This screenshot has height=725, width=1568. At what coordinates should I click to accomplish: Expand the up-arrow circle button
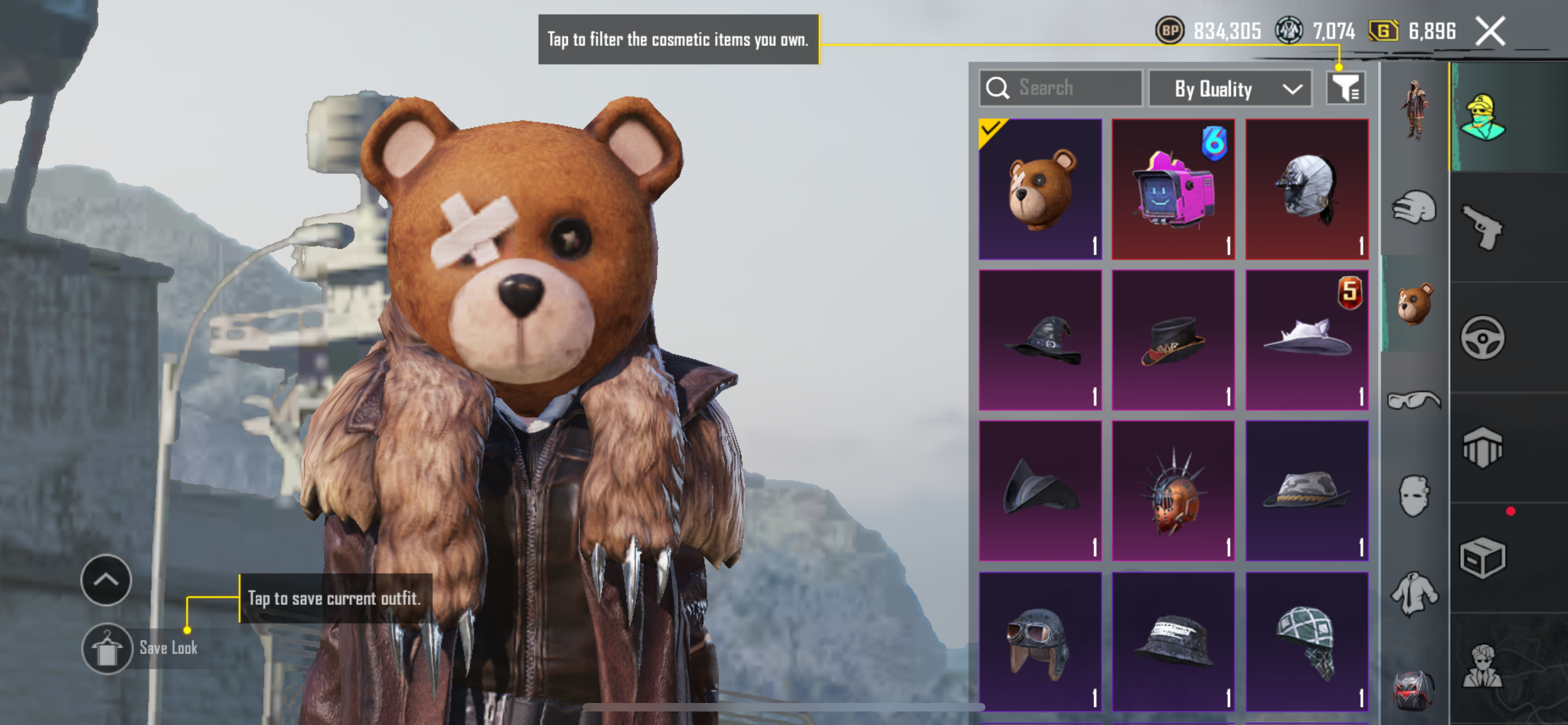coord(106,579)
